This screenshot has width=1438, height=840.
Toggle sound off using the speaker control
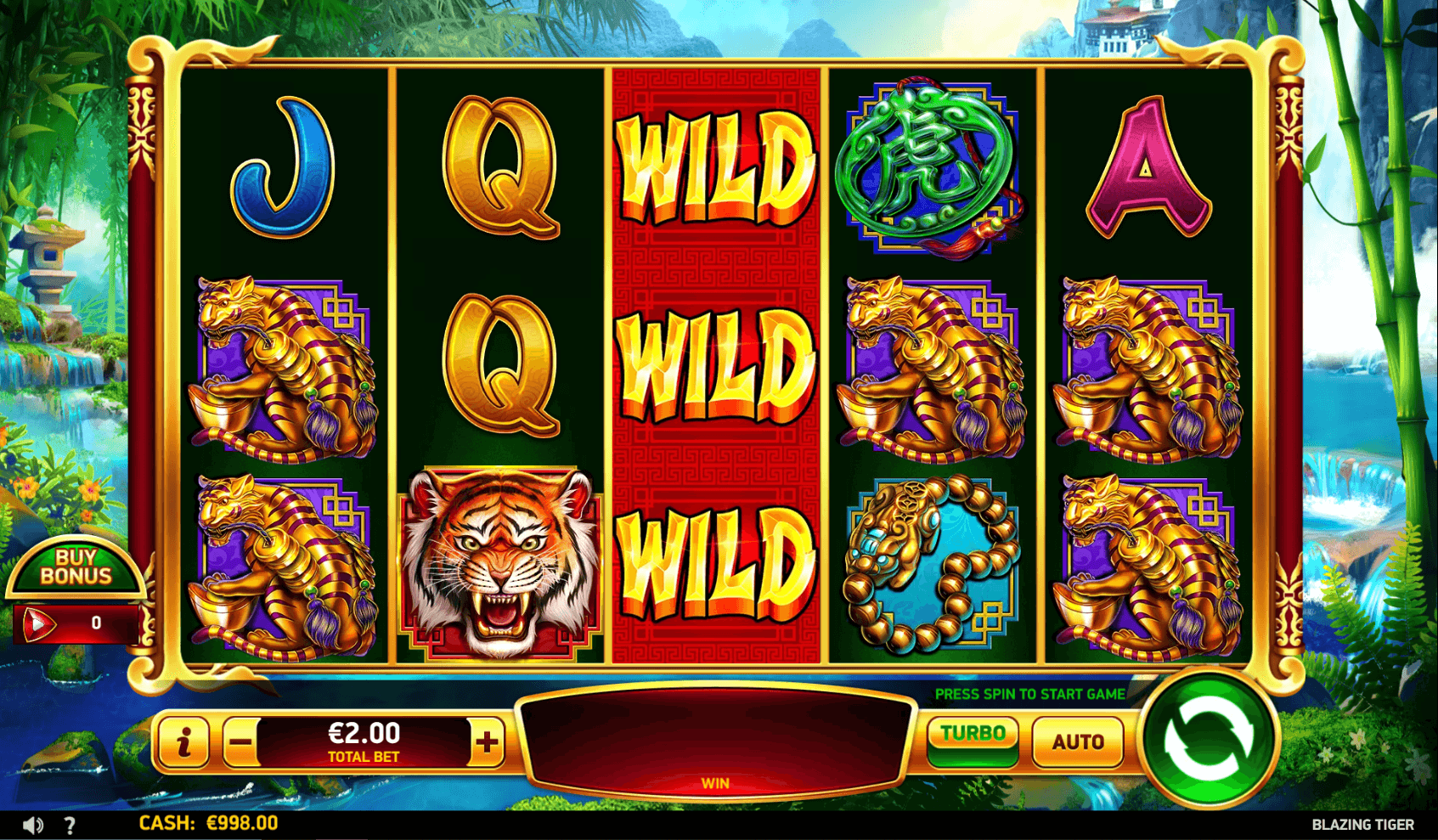point(32,823)
